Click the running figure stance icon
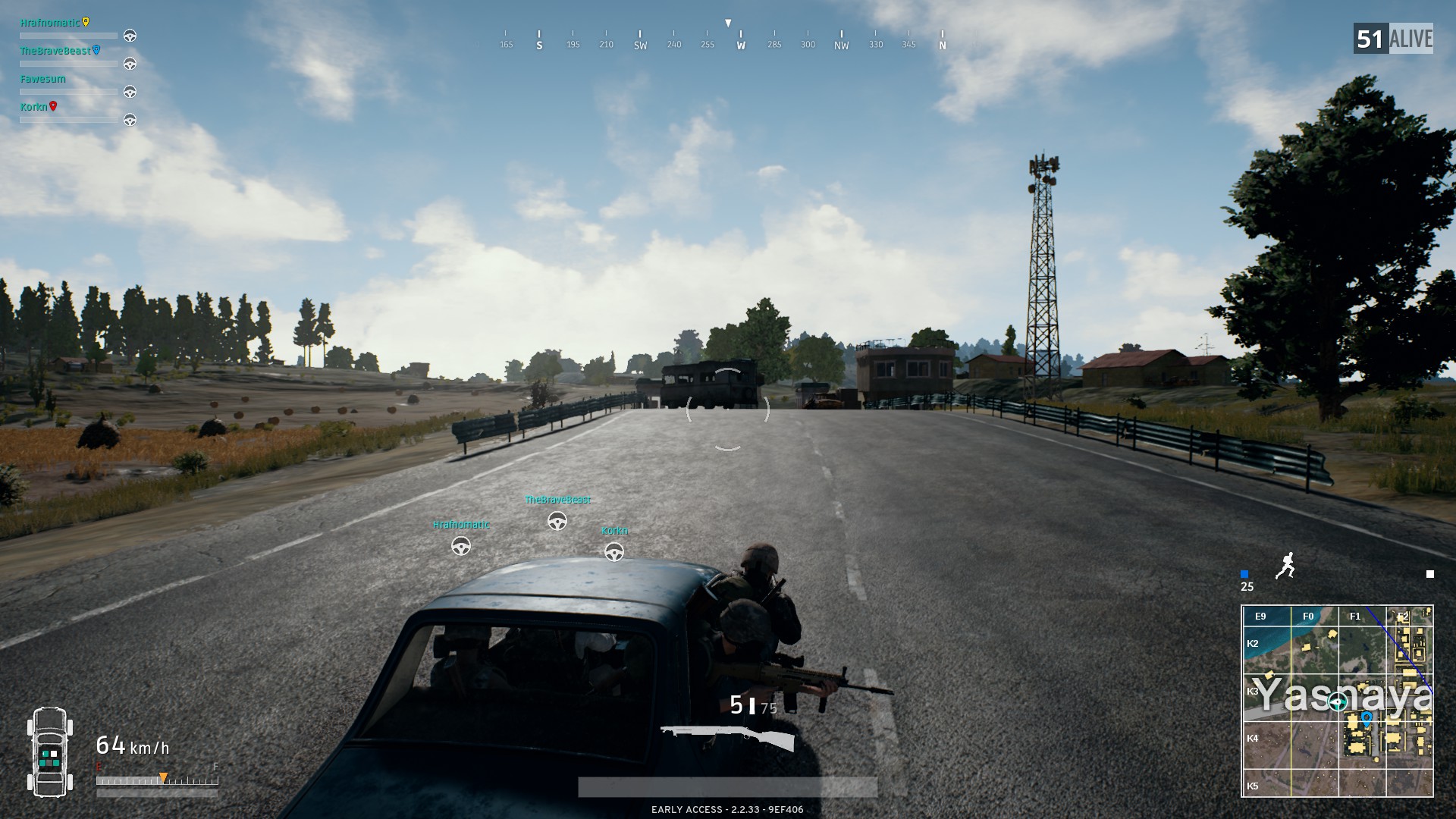 [1285, 566]
